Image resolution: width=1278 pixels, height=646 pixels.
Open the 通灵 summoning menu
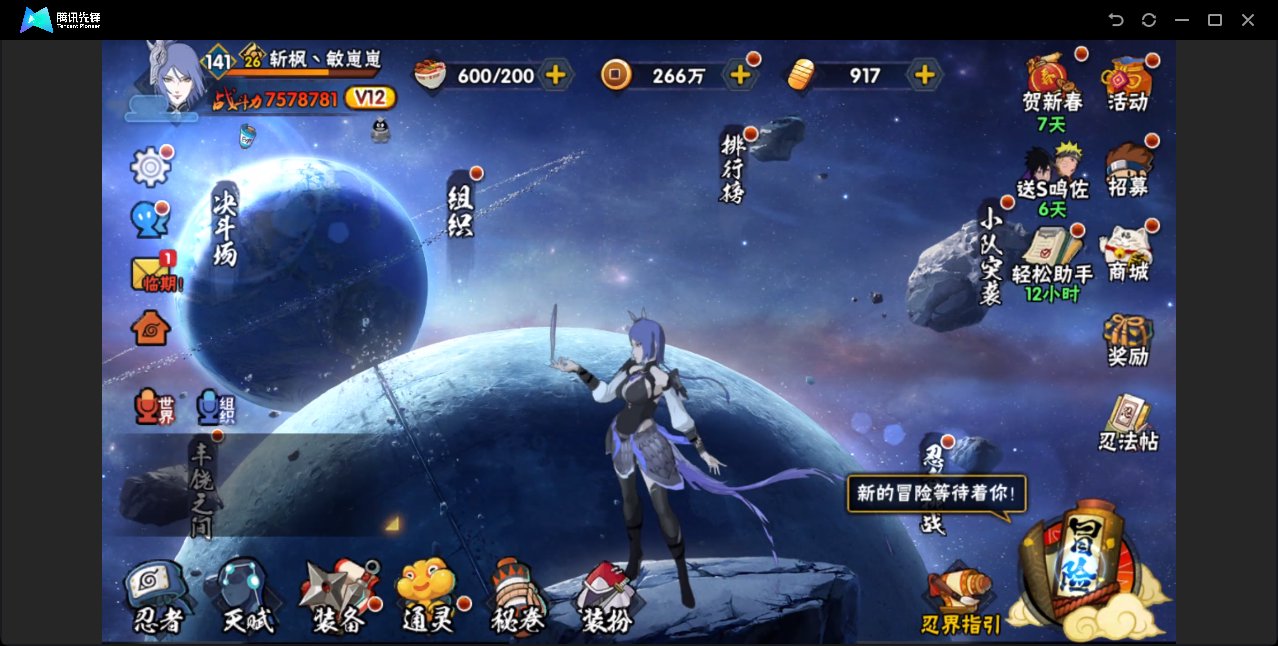click(x=427, y=598)
